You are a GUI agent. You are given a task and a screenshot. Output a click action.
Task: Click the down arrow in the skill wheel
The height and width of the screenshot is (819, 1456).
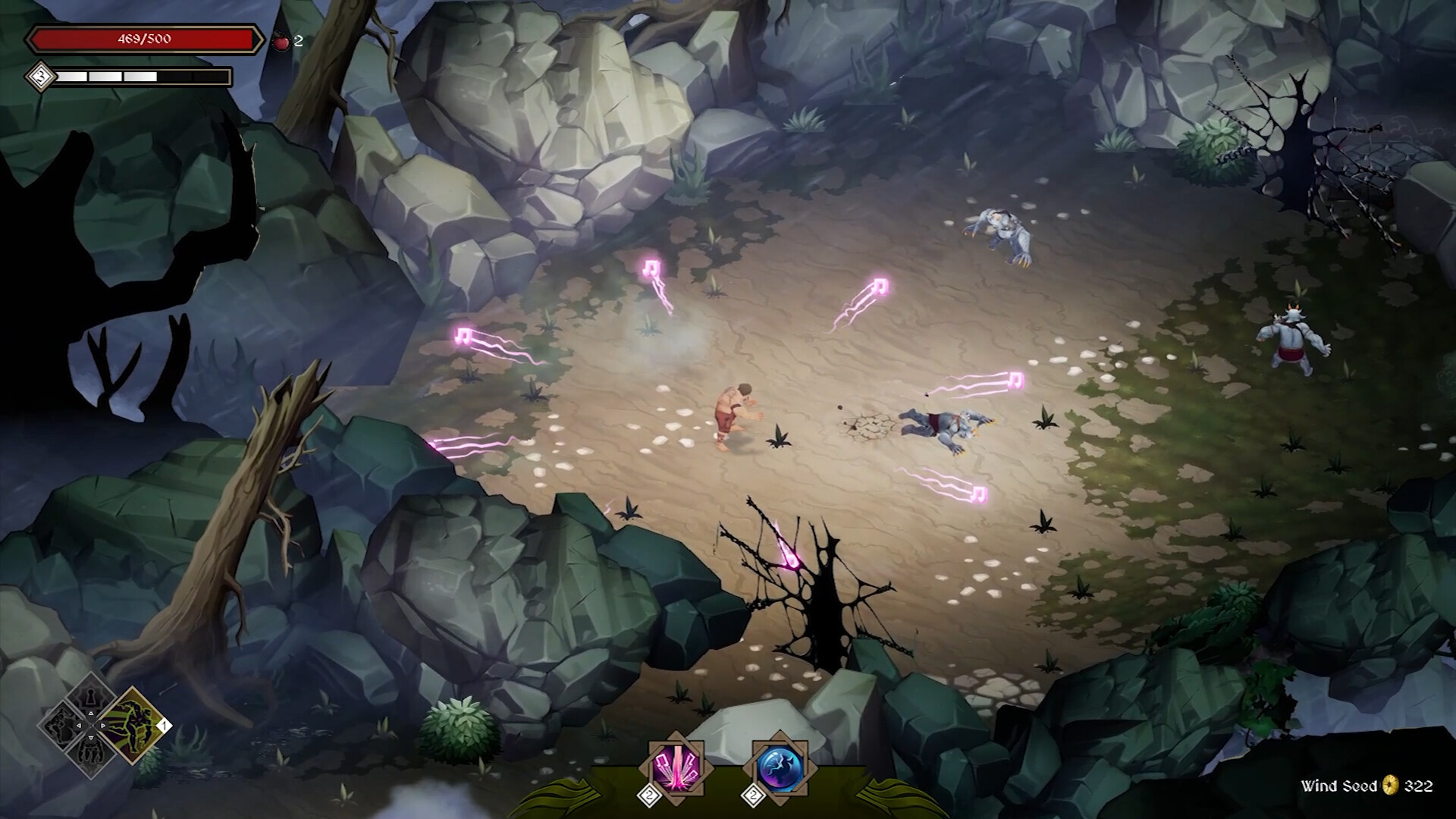pyautogui.click(x=92, y=738)
